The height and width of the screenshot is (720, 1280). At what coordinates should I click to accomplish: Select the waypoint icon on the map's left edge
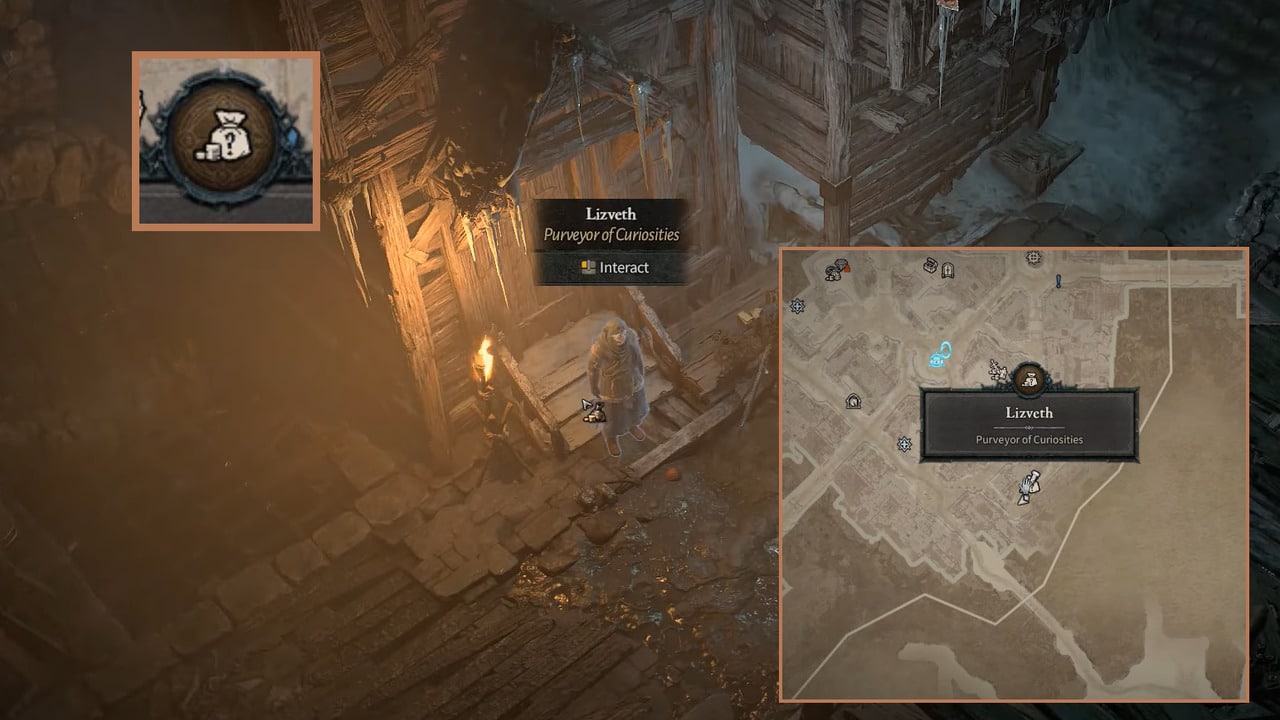pyautogui.click(x=796, y=307)
